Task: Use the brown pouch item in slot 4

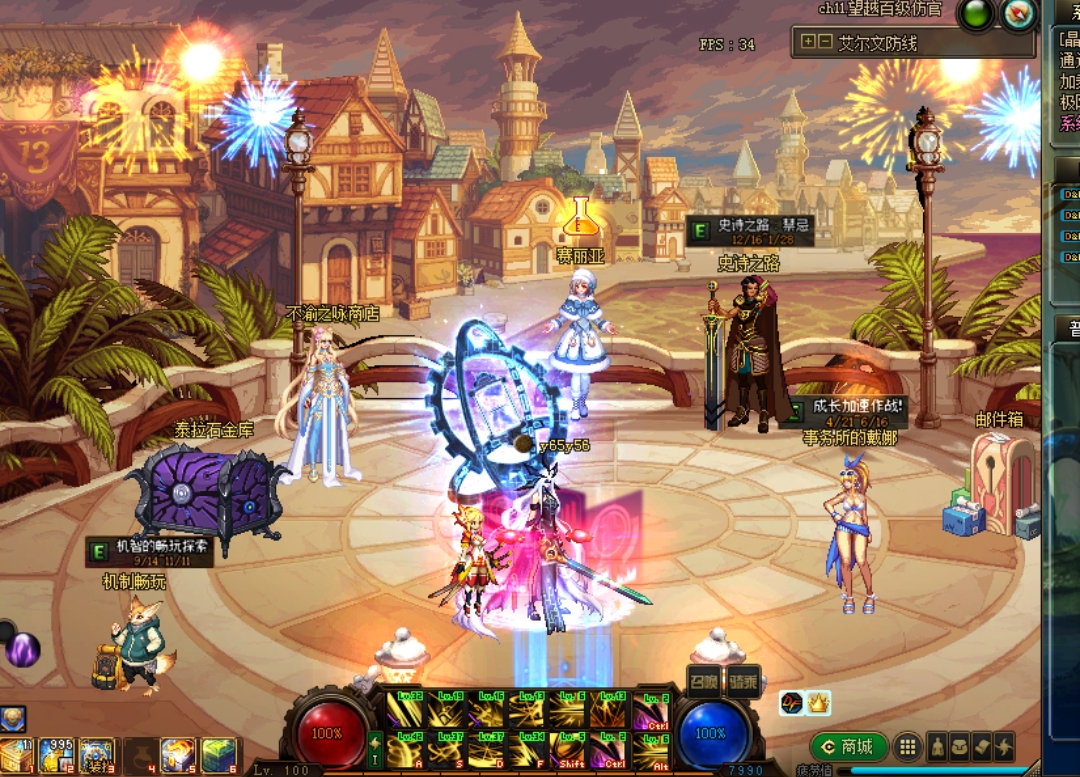Action: (139, 756)
